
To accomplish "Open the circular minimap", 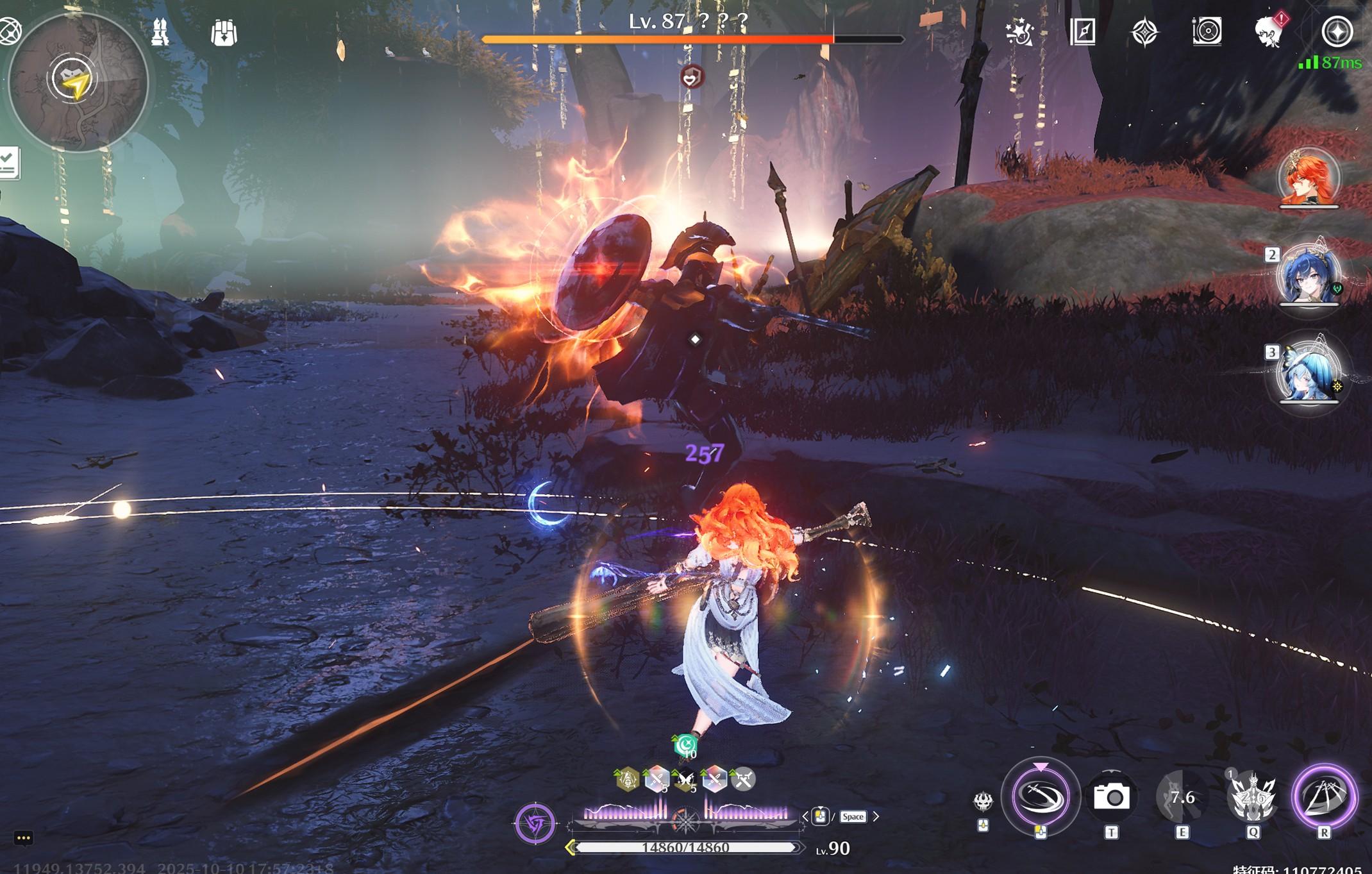I will [78, 81].
